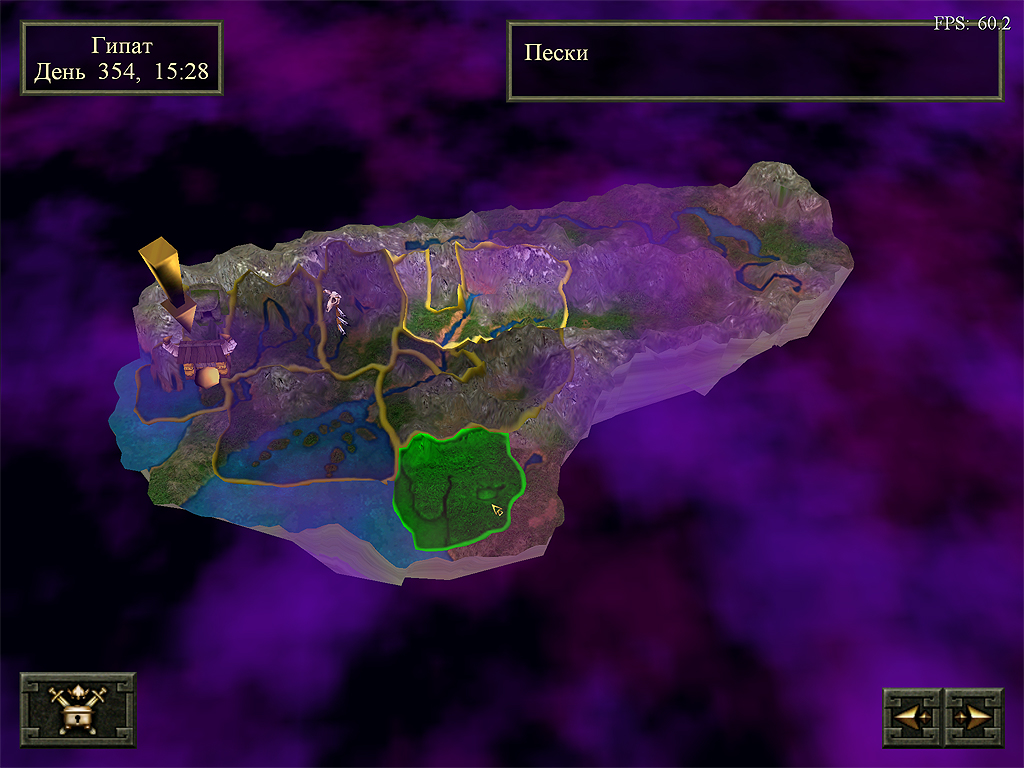
Task: Select the green highlighted Пески zone
Action: [455, 485]
